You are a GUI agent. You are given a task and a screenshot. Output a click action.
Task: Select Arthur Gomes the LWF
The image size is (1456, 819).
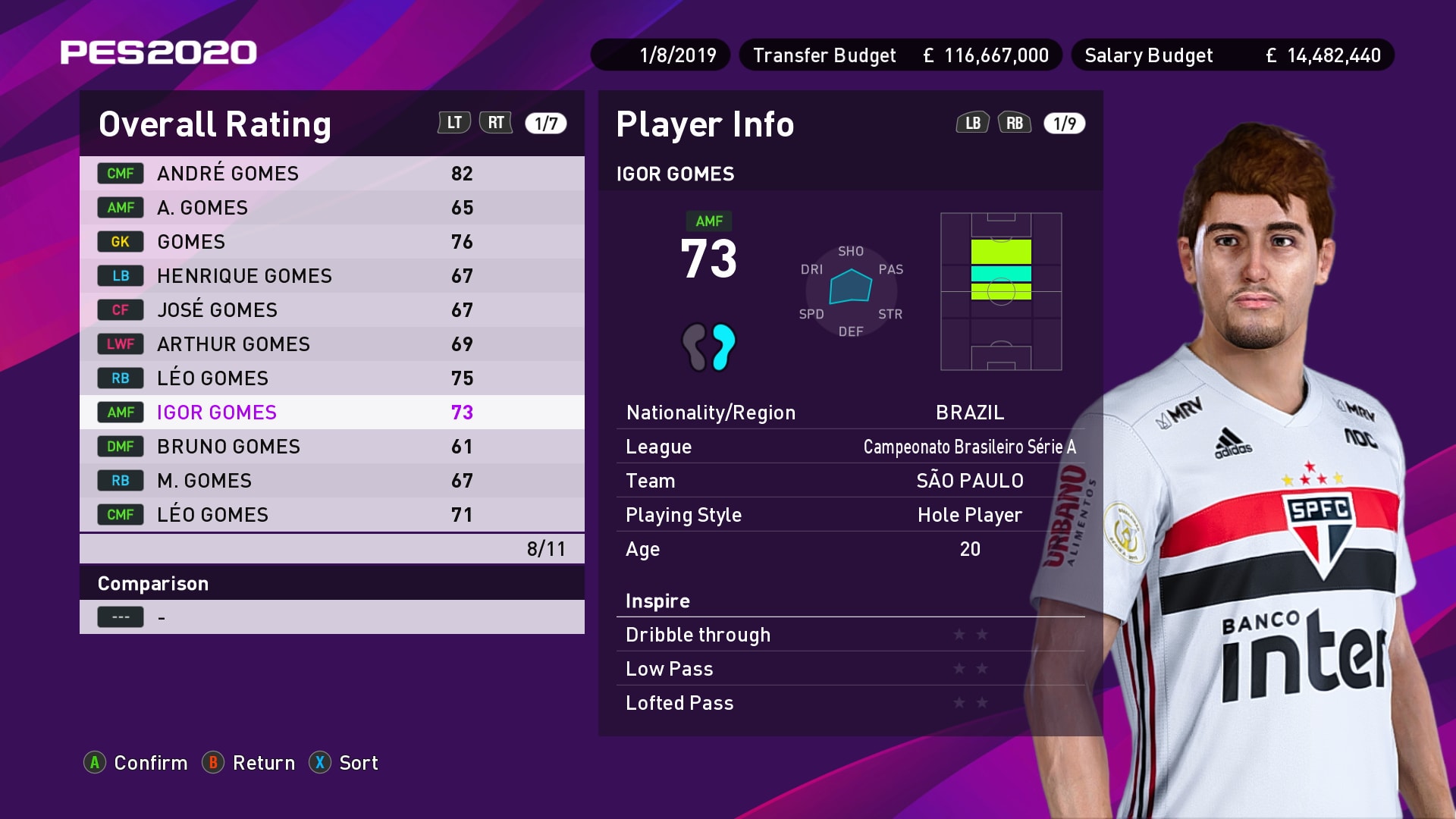(331, 344)
